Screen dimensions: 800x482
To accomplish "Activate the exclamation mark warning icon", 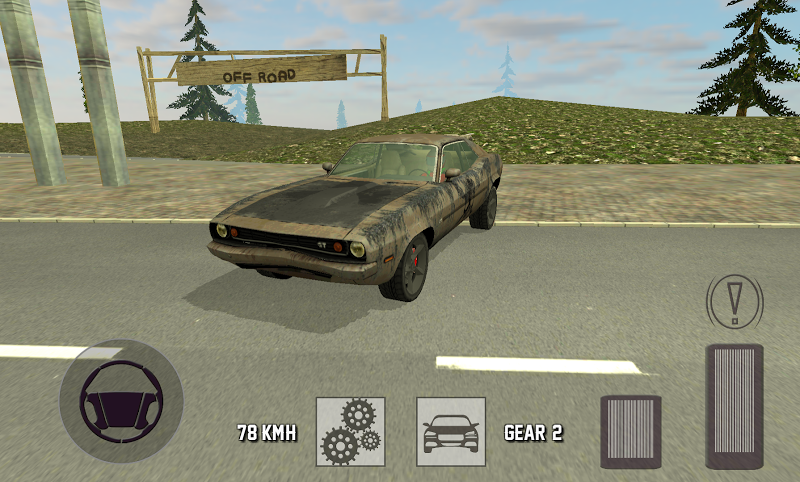I will coord(734,299).
